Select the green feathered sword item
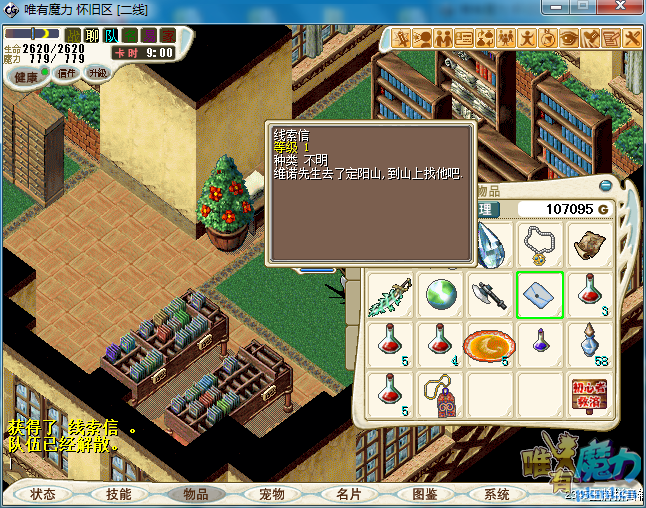Viewport: 646px width, 508px height. [x=390, y=294]
